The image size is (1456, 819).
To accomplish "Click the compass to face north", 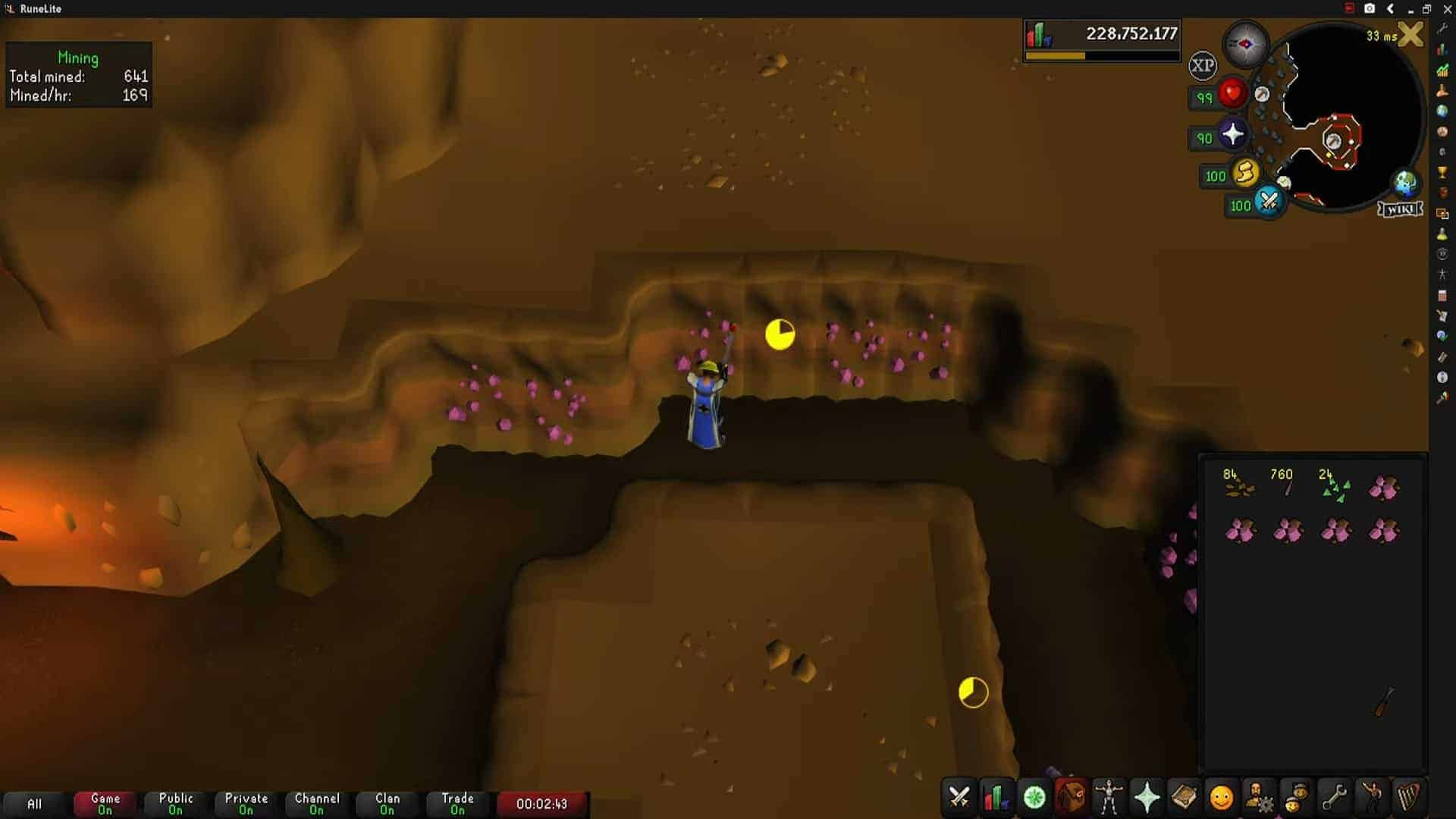I will (x=1246, y=44).
